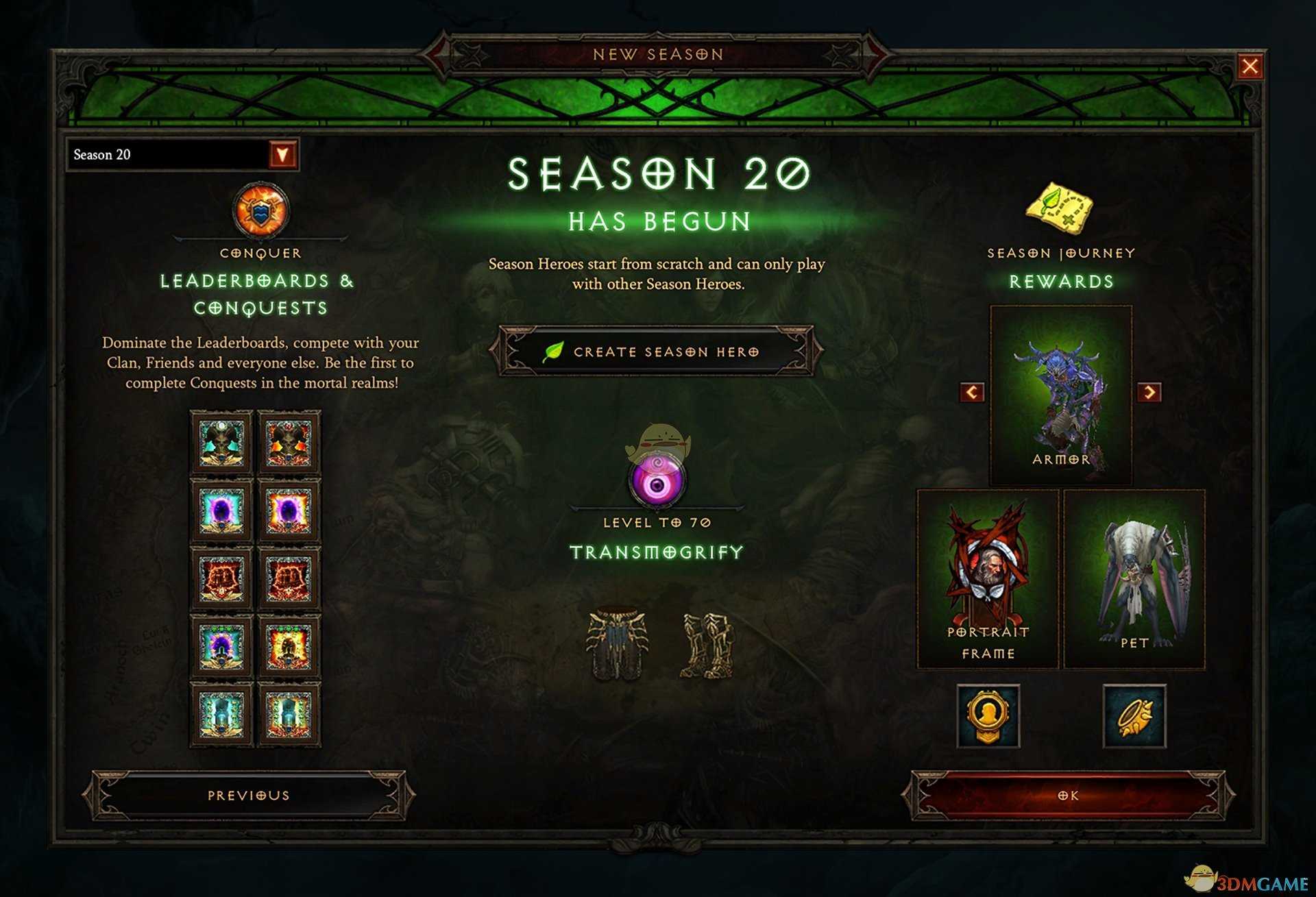This screenshot has width=1316, height=897.
Task: Click the purple Transmogrify orb icon
Action: 657,483
